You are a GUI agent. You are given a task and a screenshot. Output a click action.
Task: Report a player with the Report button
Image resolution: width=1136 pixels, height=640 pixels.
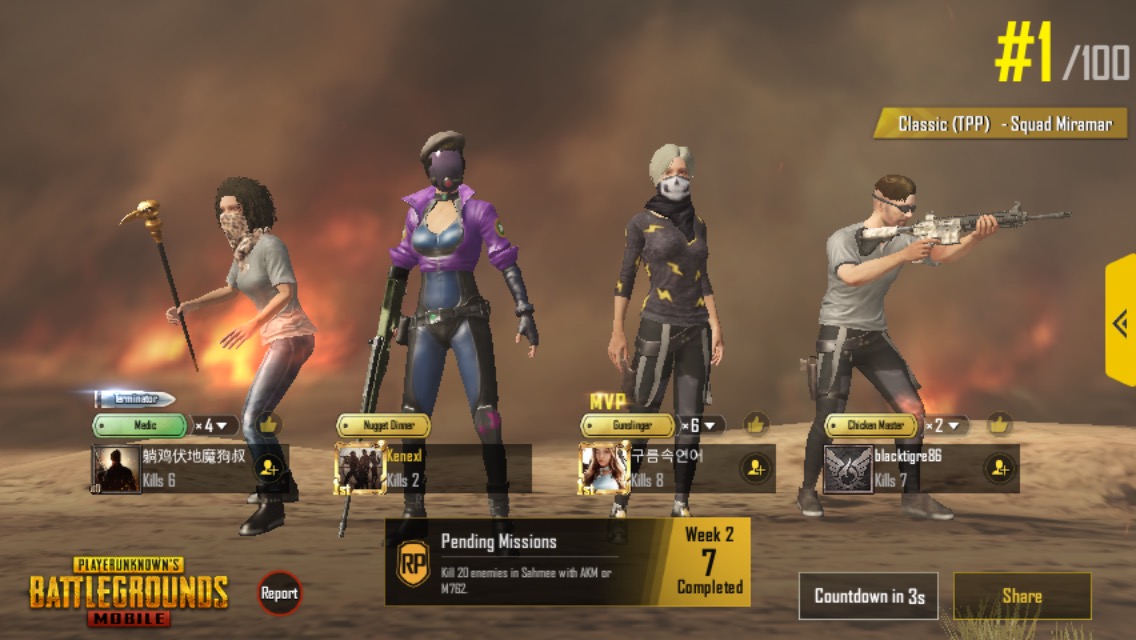tap(279, 593)
